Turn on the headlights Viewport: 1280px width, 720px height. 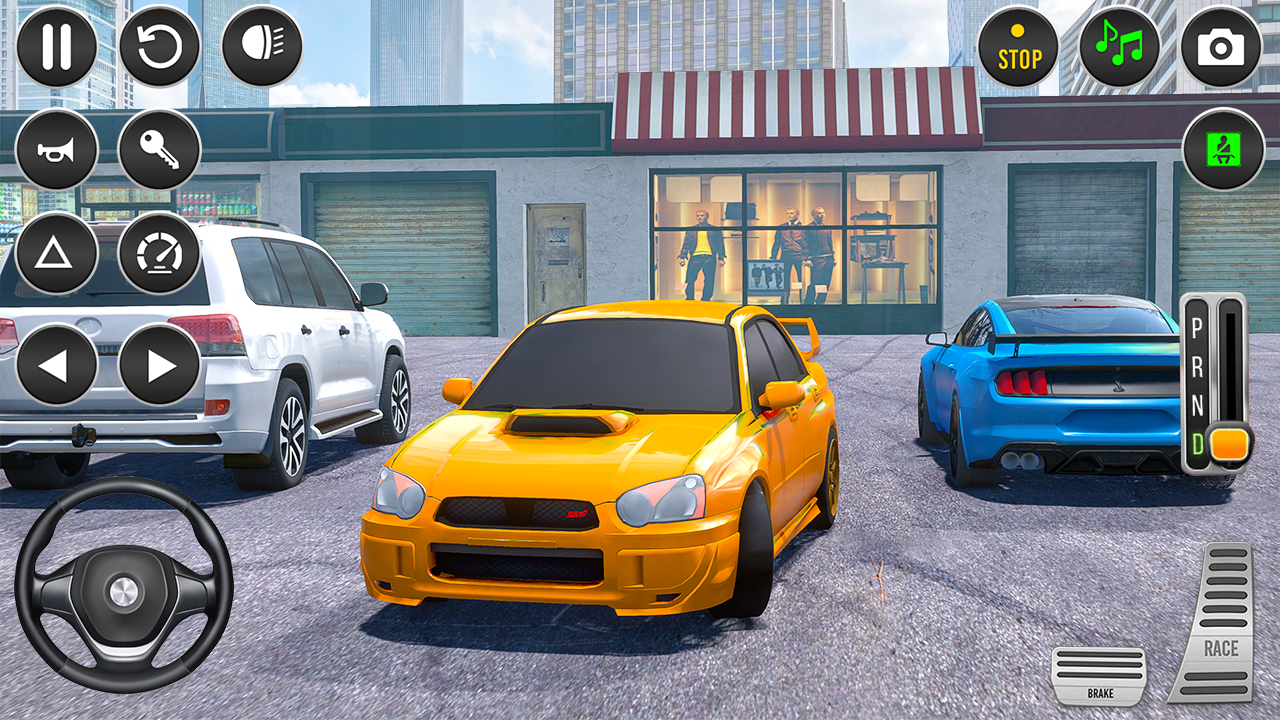click(262, 44)
